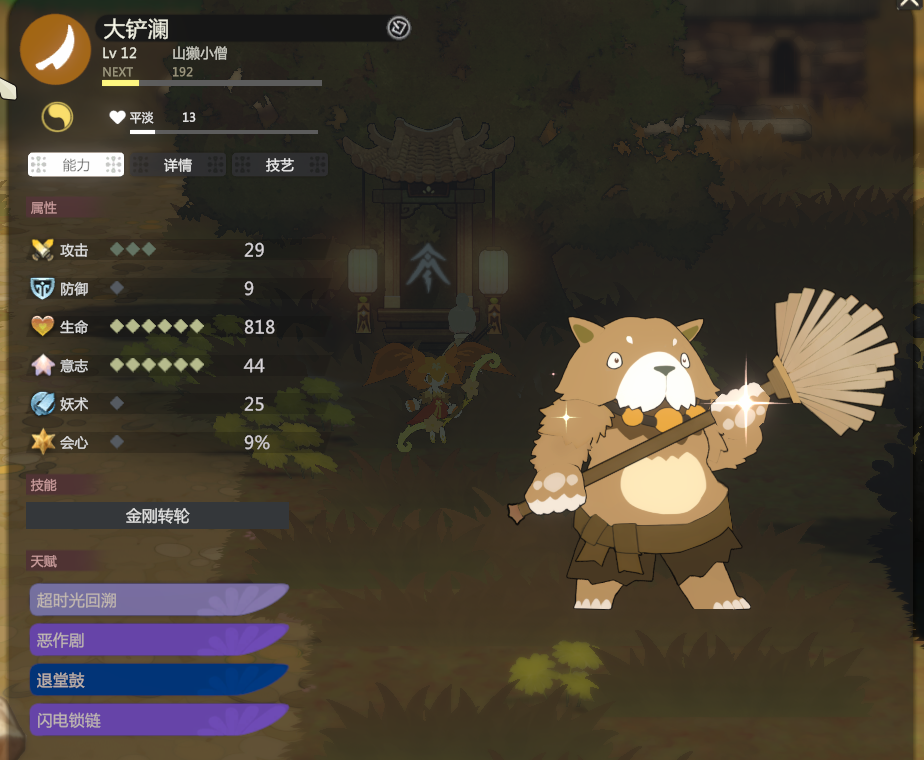Select the 金刚转轮 skill
This screenshot has width=924, height=760.
click(x=157, y=516)
